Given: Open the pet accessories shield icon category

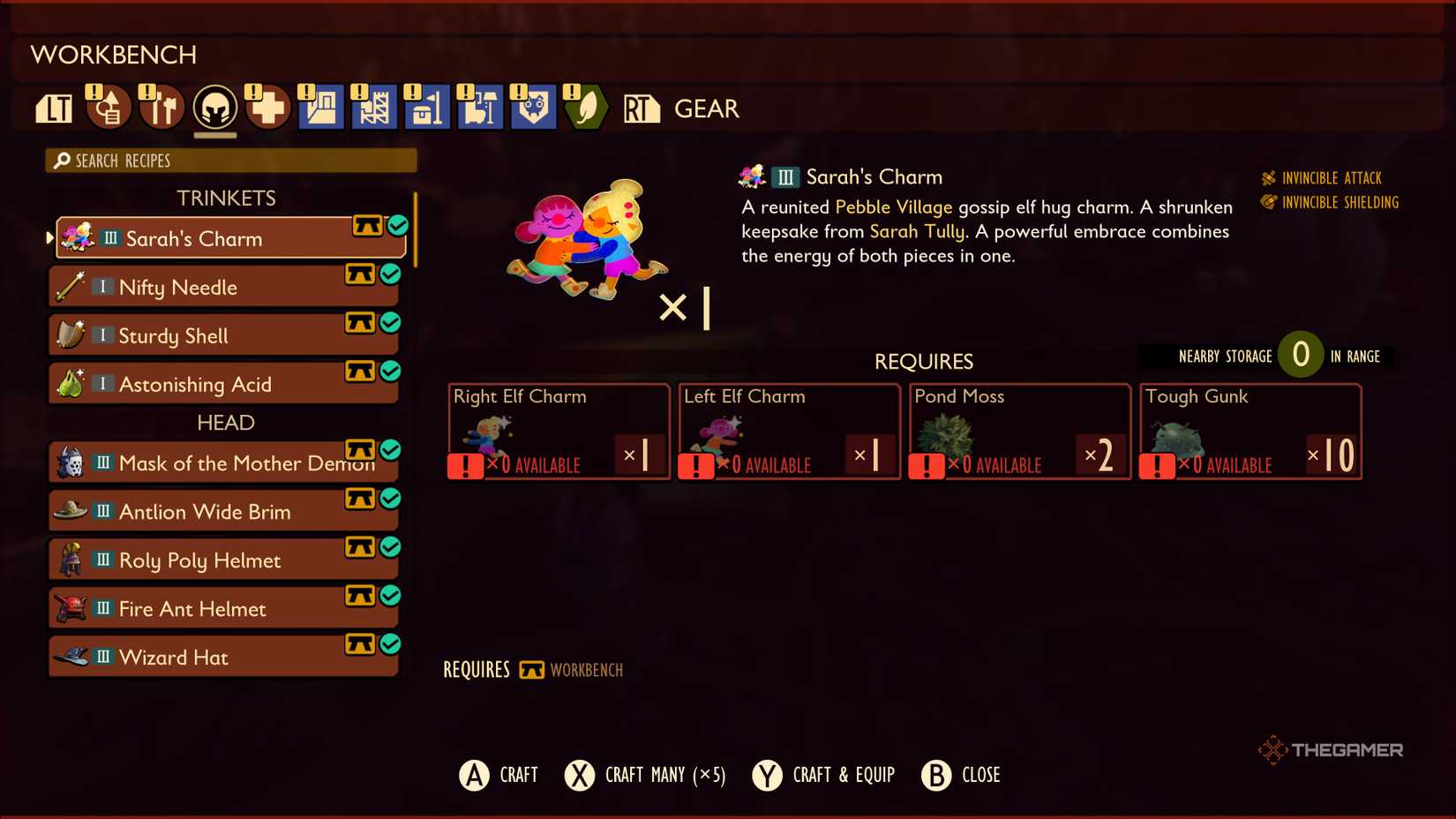Looking at the screenshot, I should [532, 108].
